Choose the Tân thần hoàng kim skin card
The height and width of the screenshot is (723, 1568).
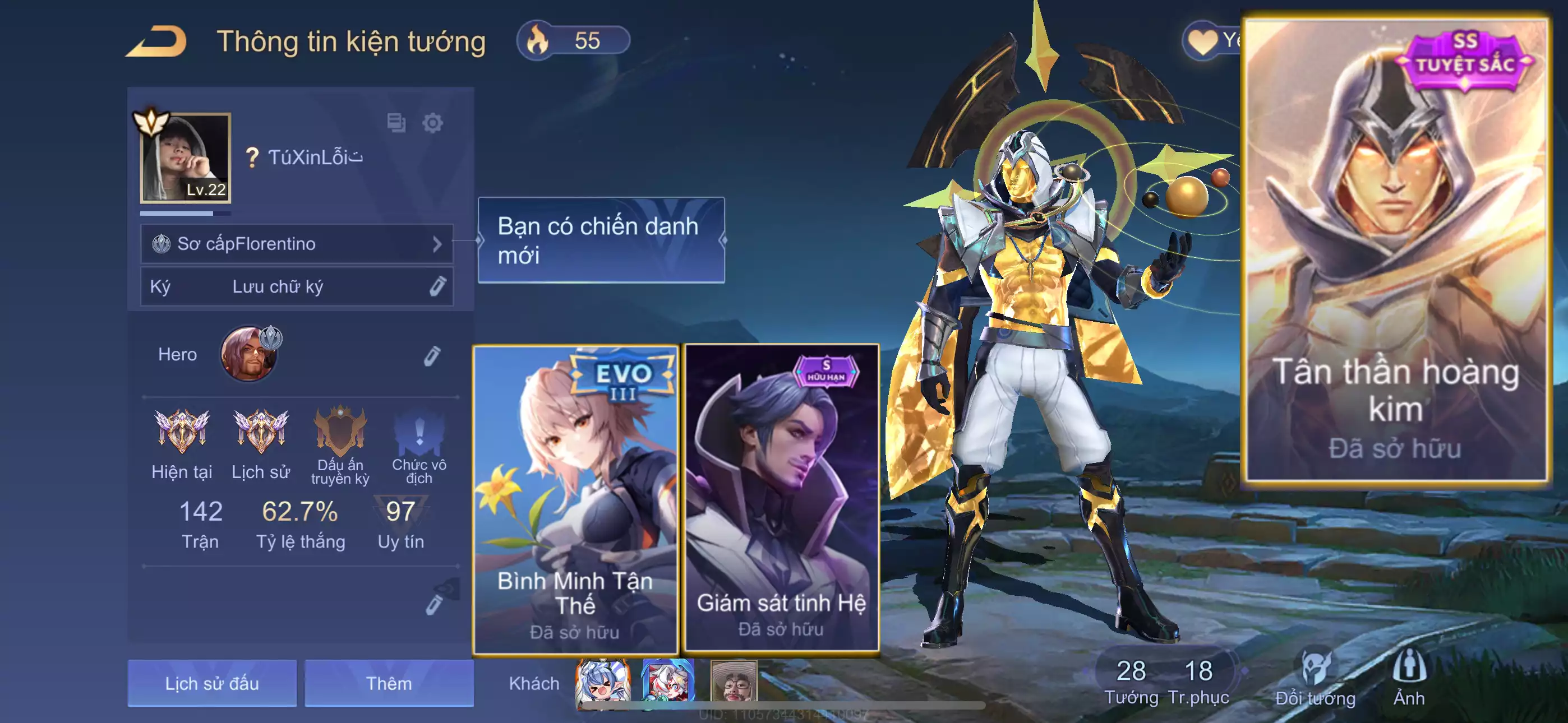coord(1395,251)
